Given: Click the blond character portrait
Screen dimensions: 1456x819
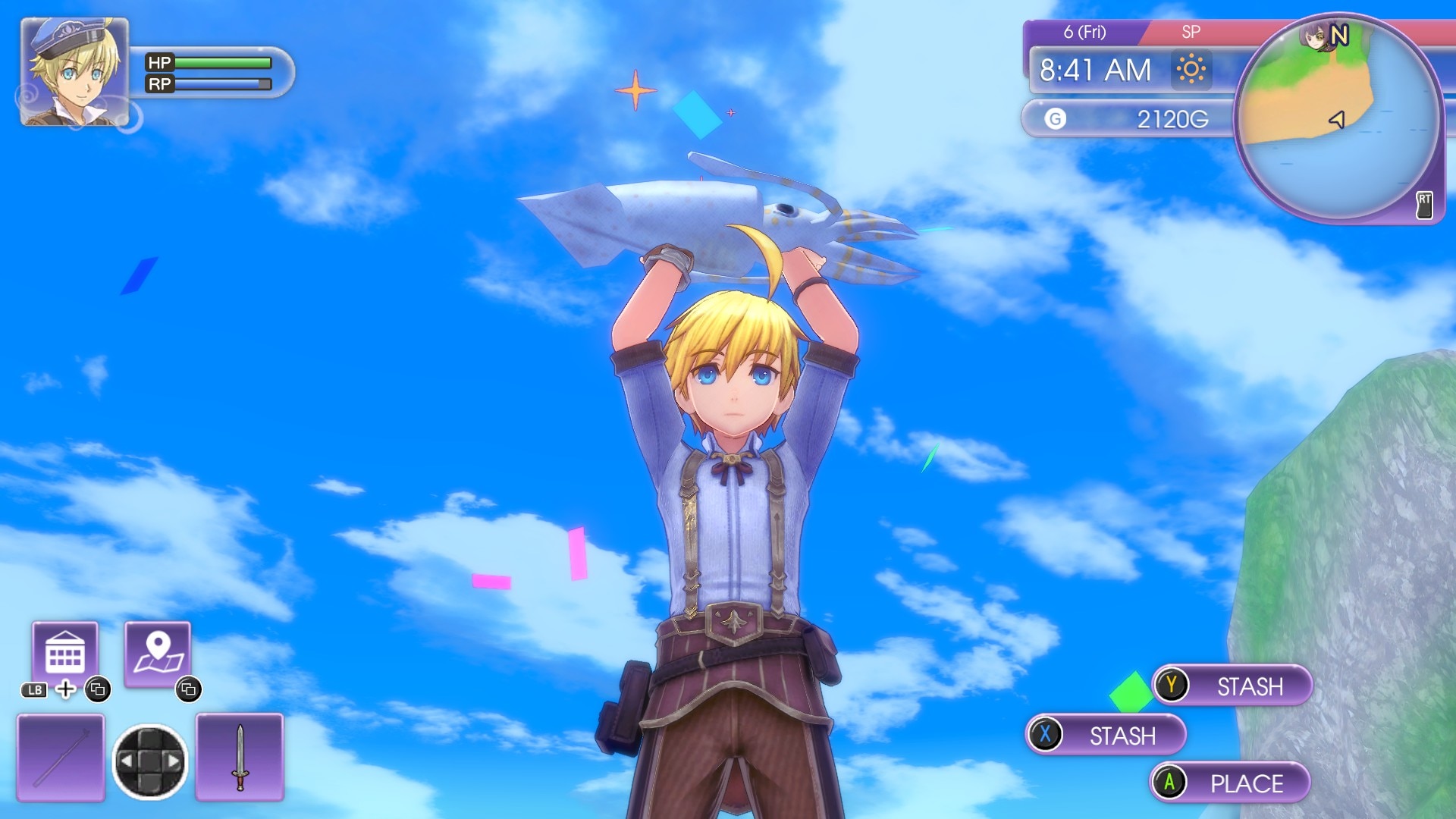Looking at the screenshot, I should click(74, 72).
